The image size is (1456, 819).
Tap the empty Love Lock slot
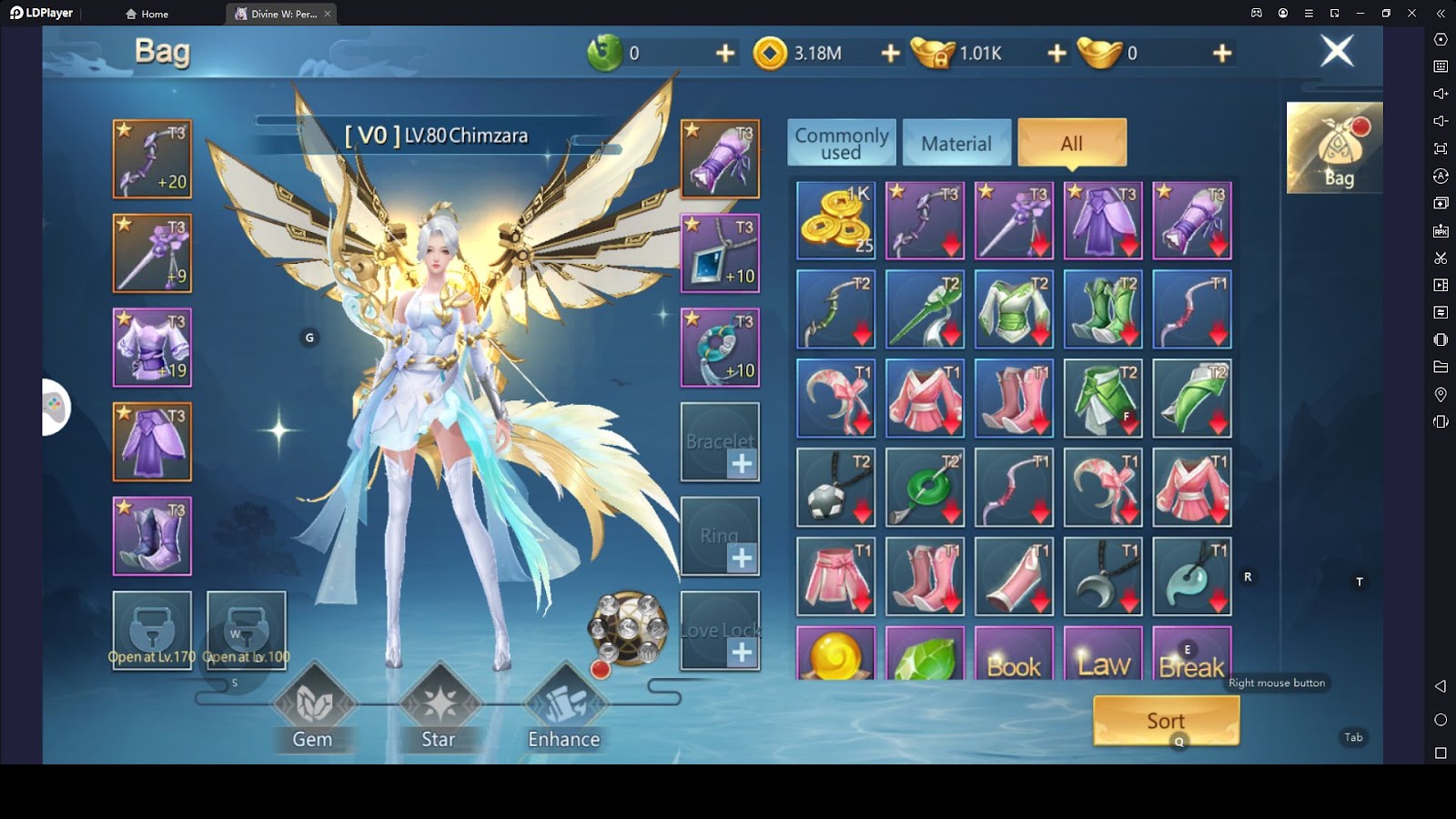(x=720, y=631)
